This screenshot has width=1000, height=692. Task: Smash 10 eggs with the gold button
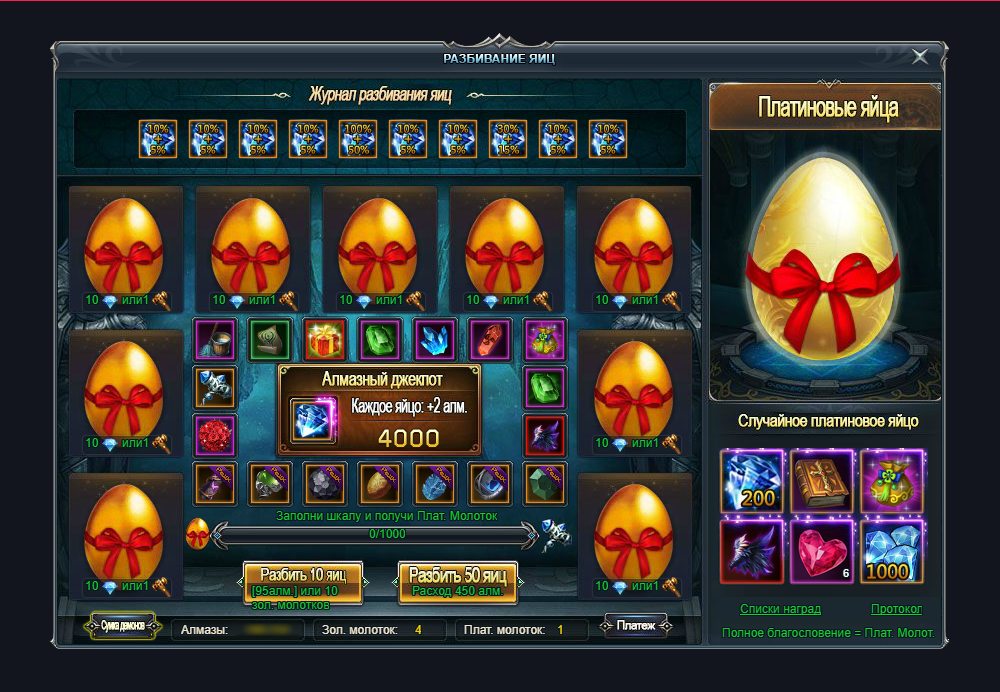click(x=302, y=581)
